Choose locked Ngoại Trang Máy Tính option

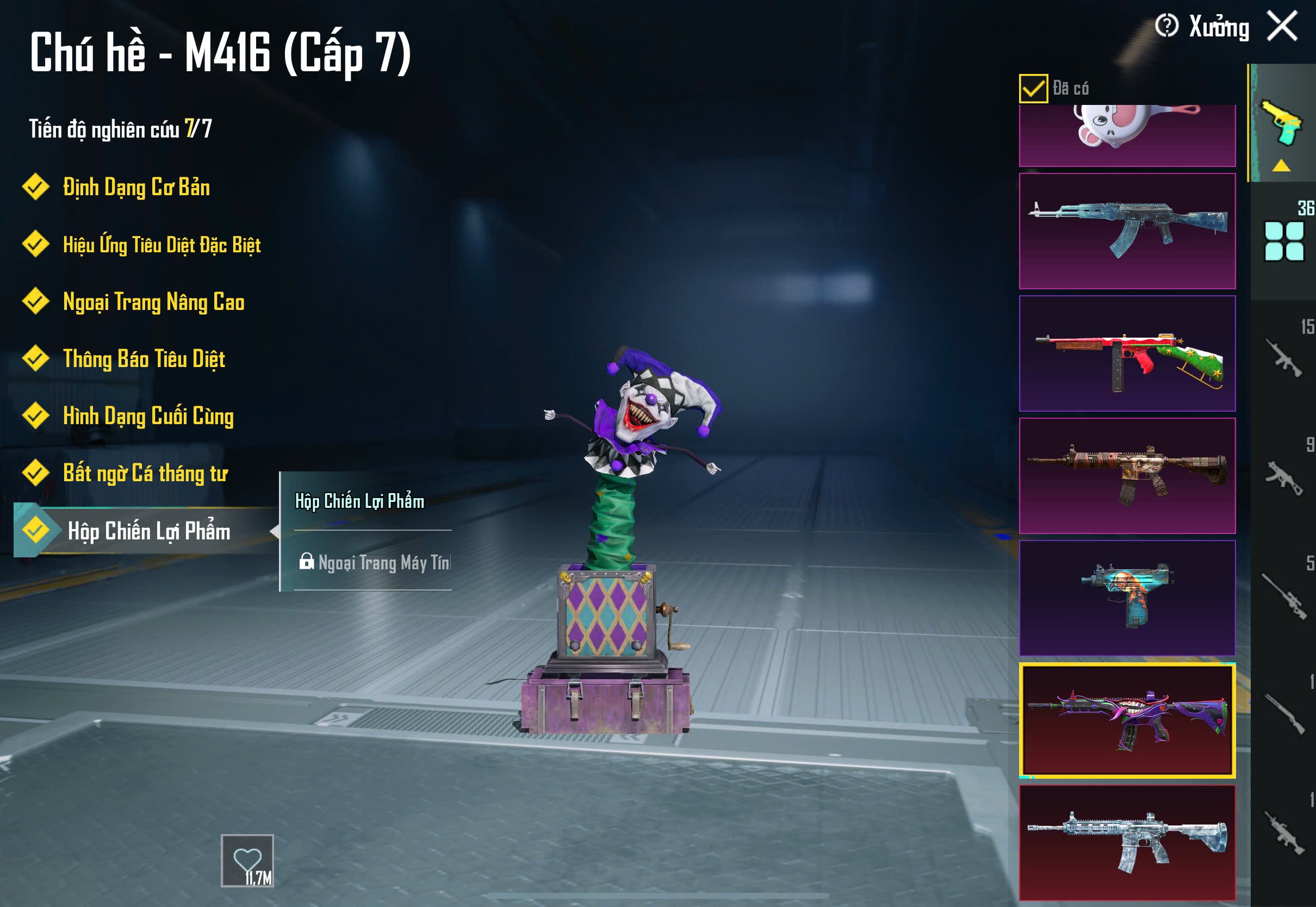pos(374,563)
